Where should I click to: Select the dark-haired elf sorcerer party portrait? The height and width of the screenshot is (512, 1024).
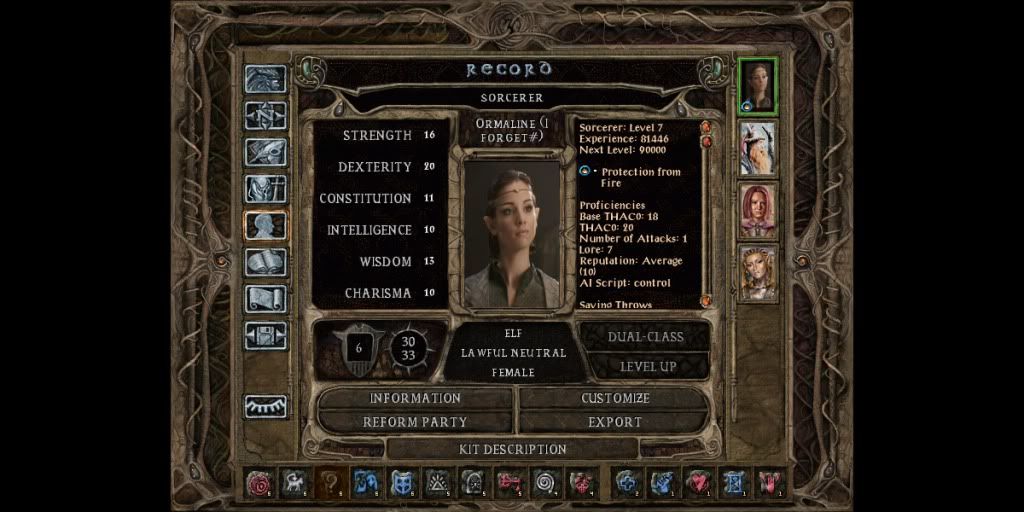pyautogui.click(x=757, y=87)
